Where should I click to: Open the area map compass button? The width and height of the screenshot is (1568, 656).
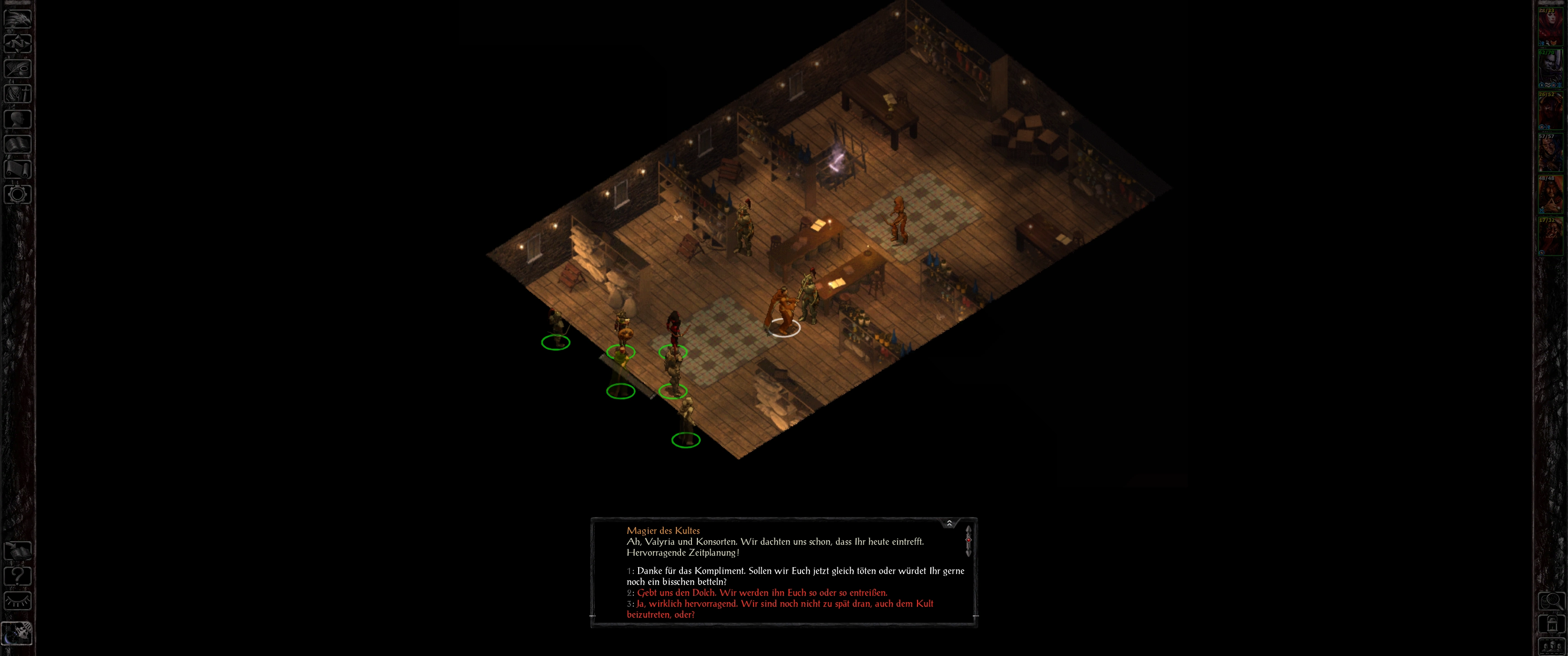tap(18, 43)
